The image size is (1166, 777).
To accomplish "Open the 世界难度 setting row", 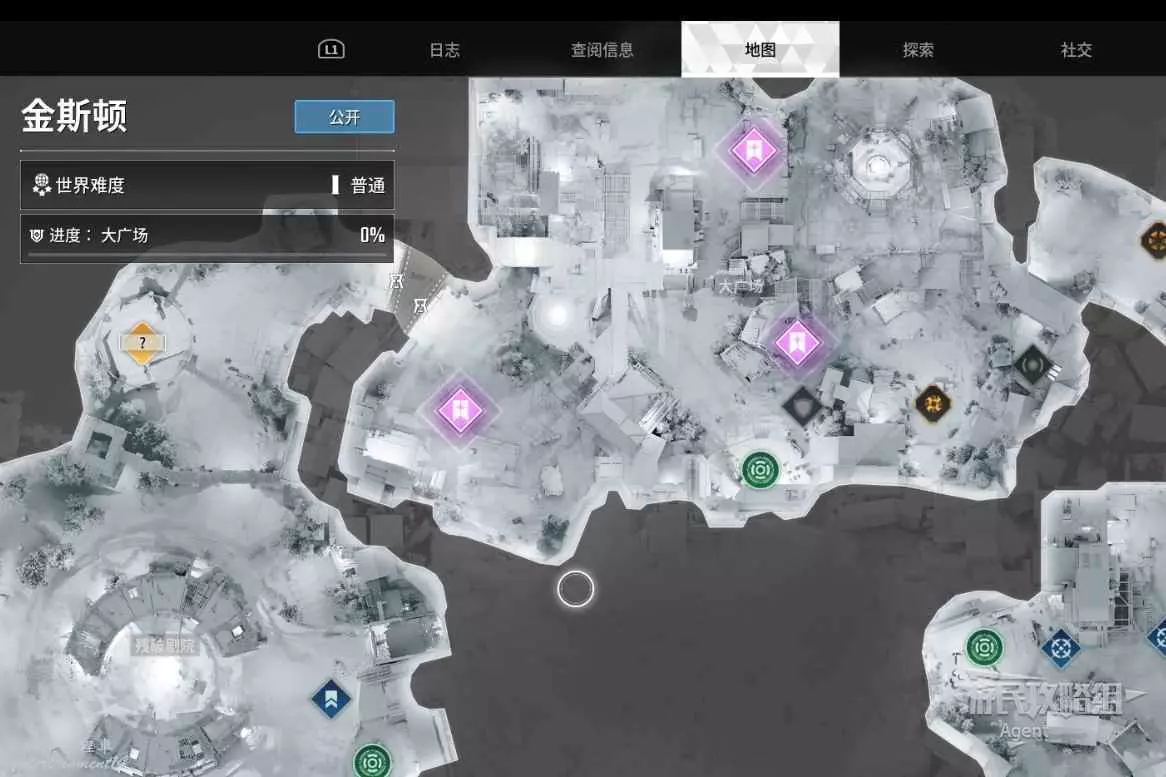I will pos(207,185).
